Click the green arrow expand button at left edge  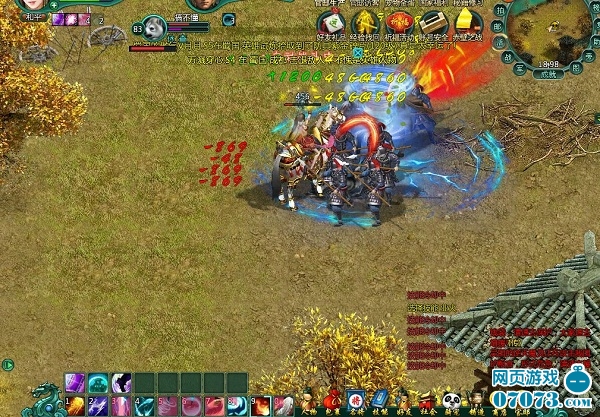[7, 364]
